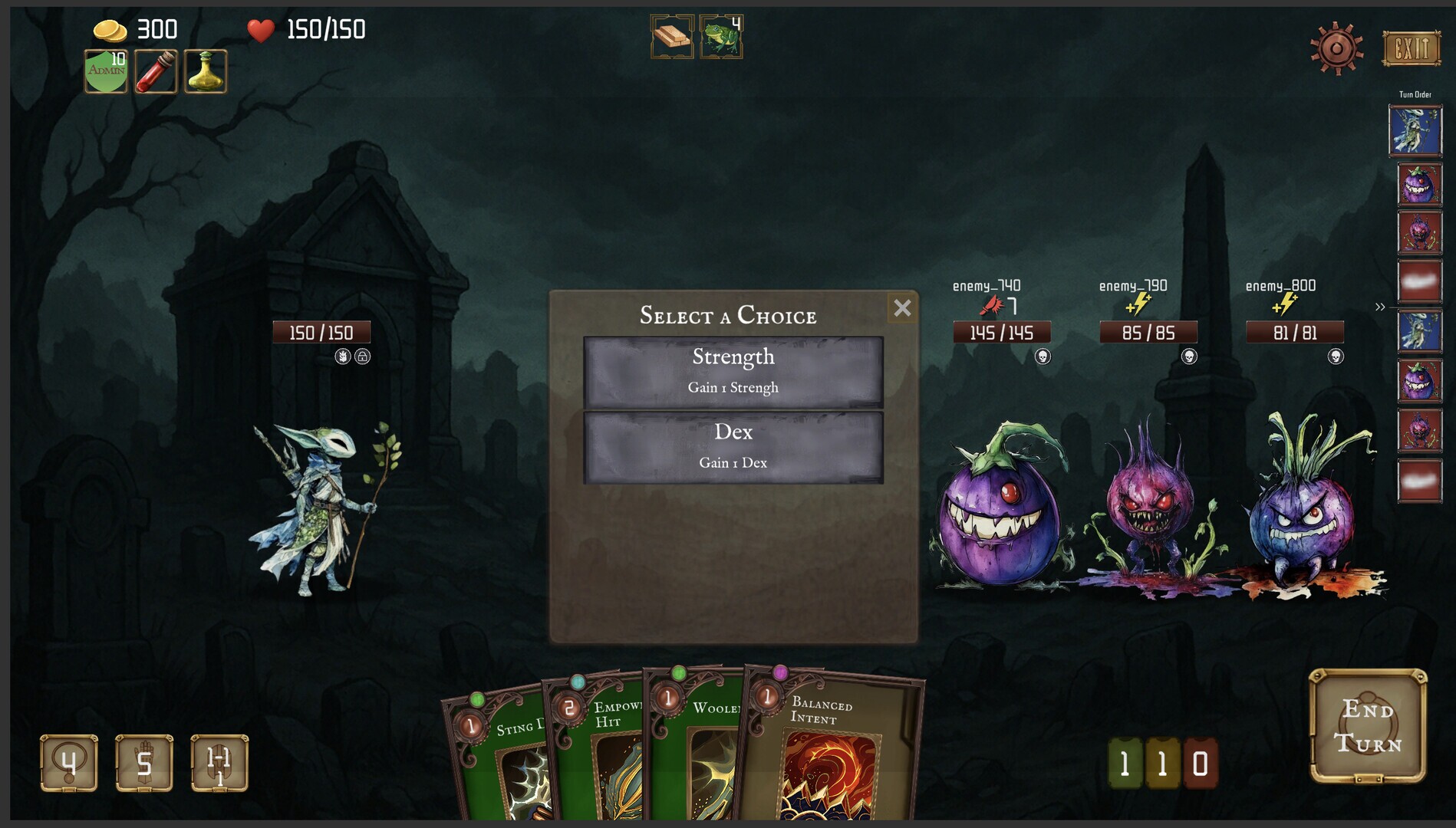This screenshot has height=828, width=1456.
Task: Use the yellow potion in the inventory
Action: (206, 71)
